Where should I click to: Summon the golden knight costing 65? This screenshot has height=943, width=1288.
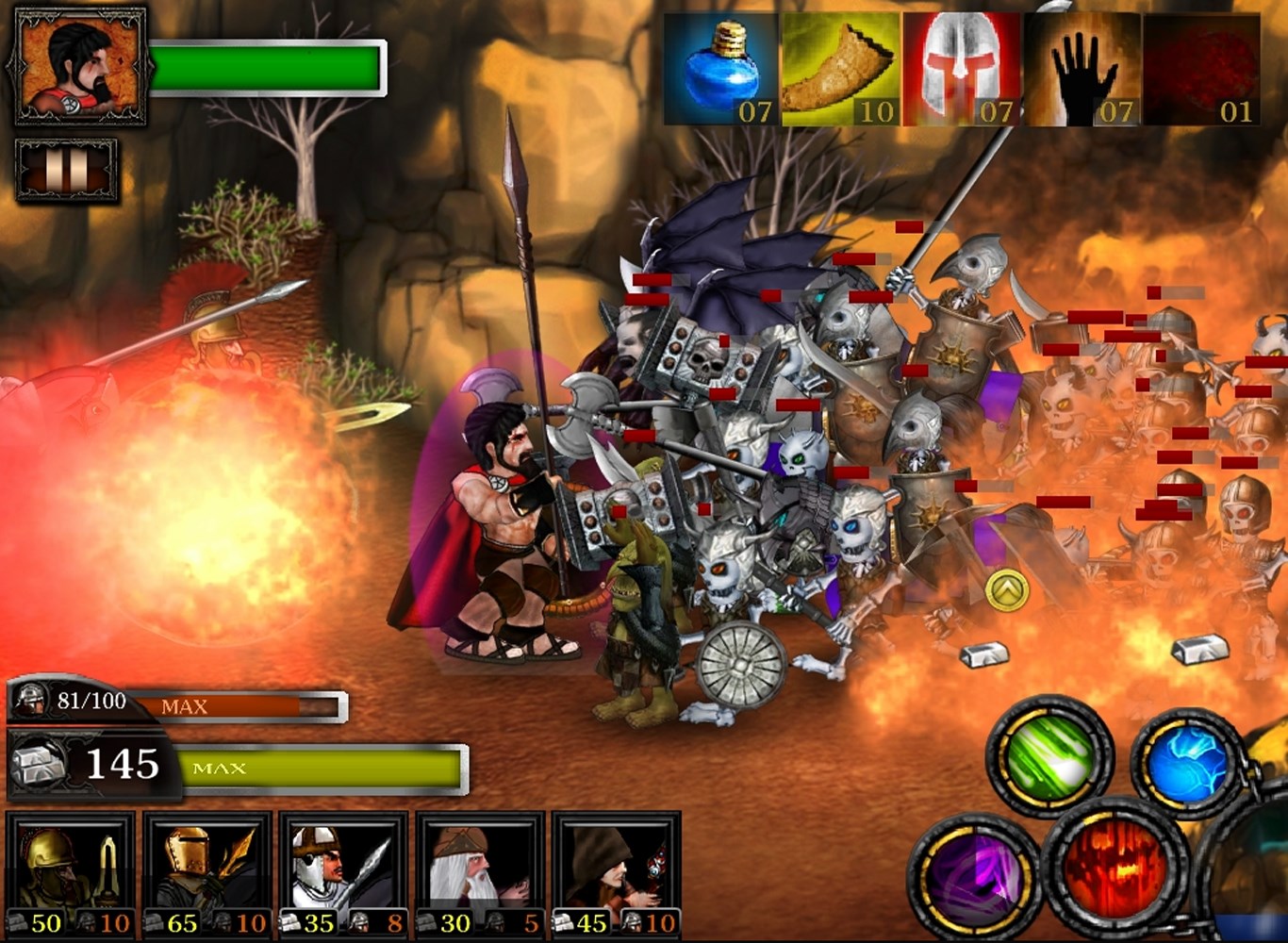(207, 874)
